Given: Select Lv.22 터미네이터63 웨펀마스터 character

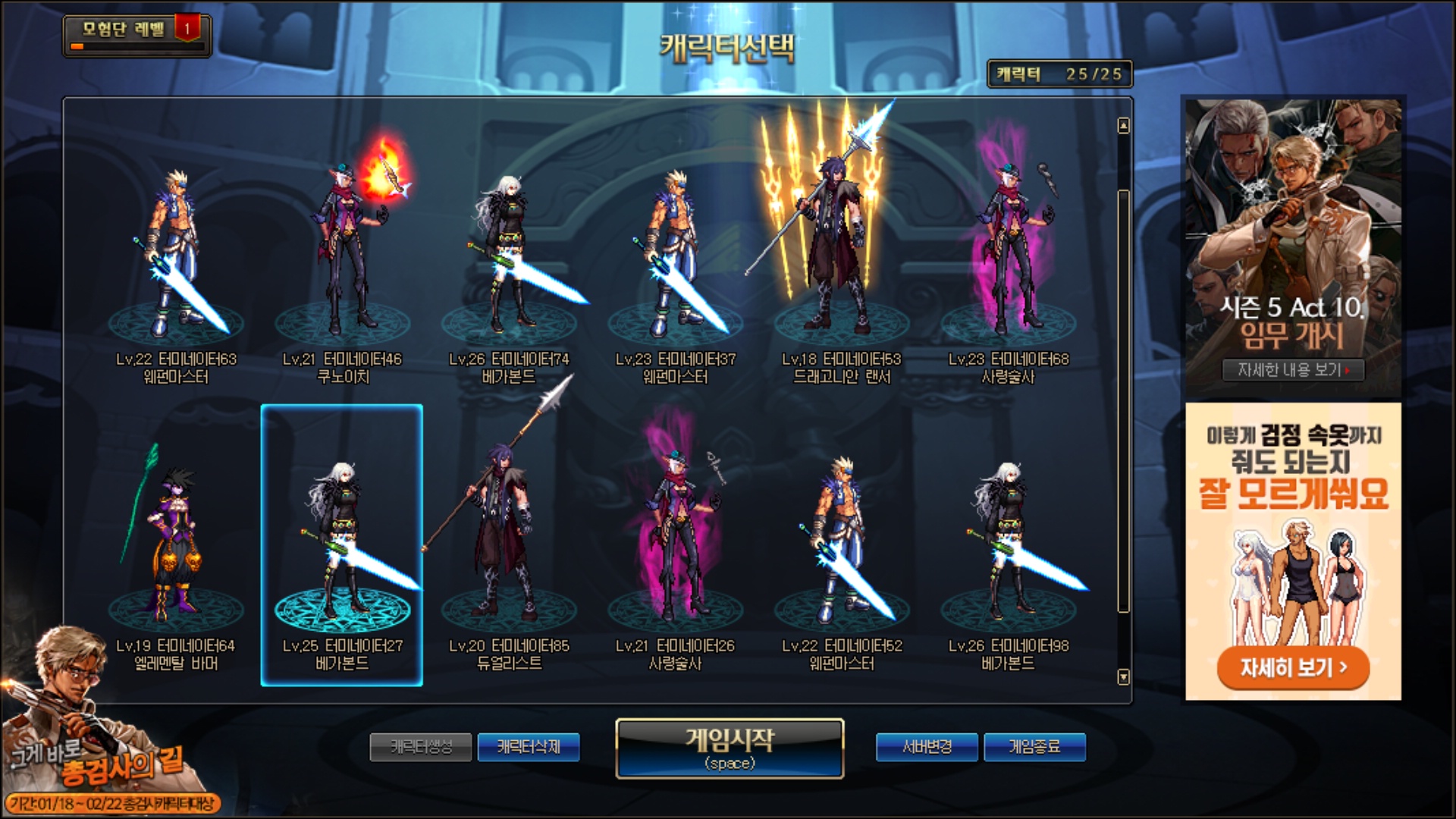Looking at the screenshot, I should [x=176, y=258].
